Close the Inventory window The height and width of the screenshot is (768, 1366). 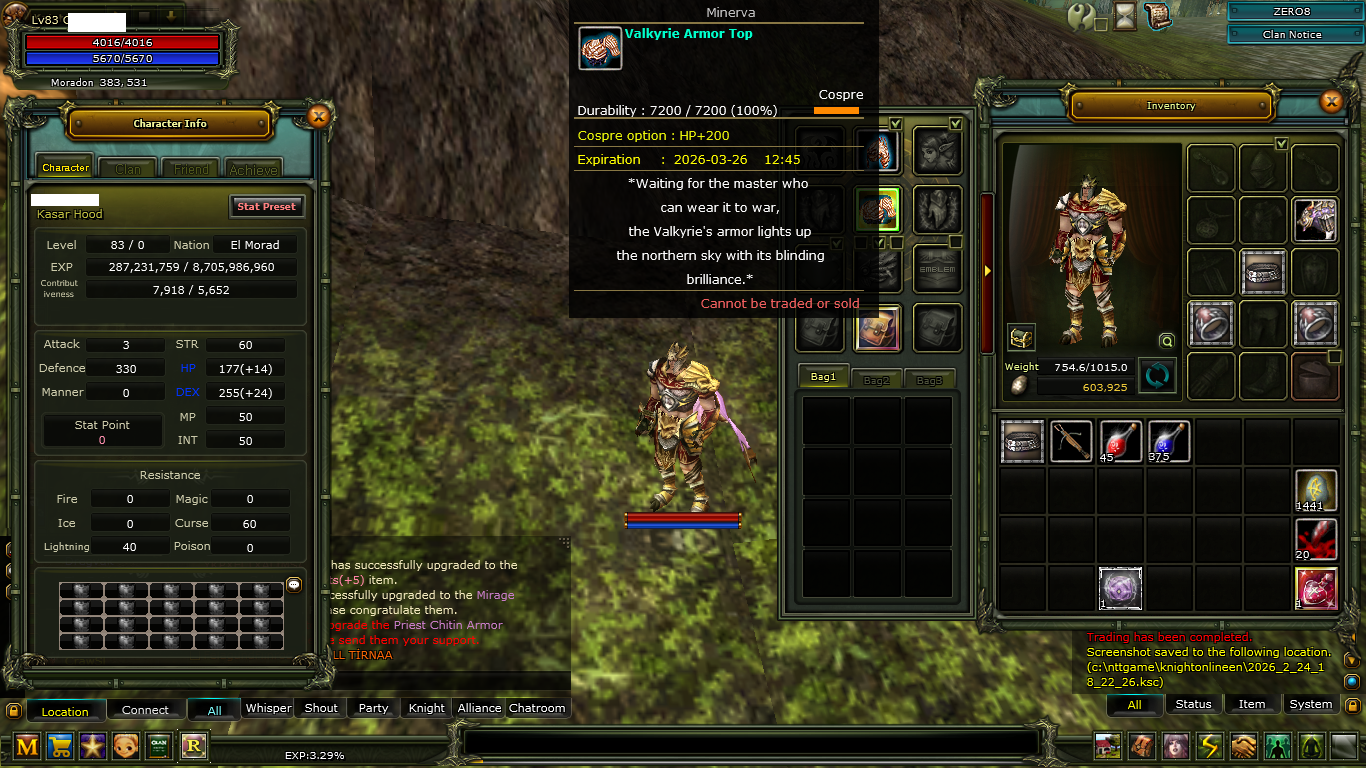point(1331,101)
